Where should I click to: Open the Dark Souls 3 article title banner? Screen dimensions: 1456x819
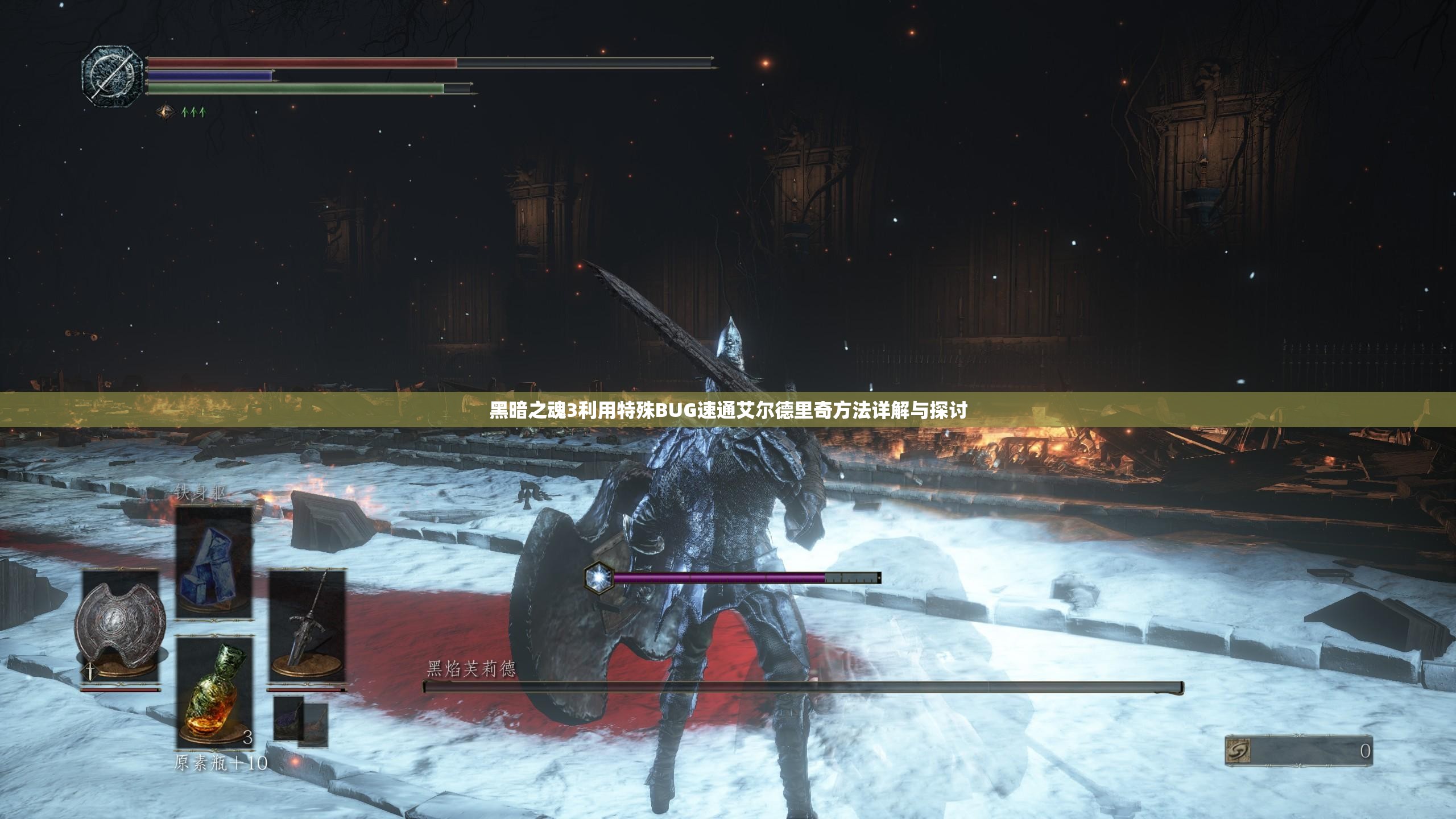[x=728, y=409]
